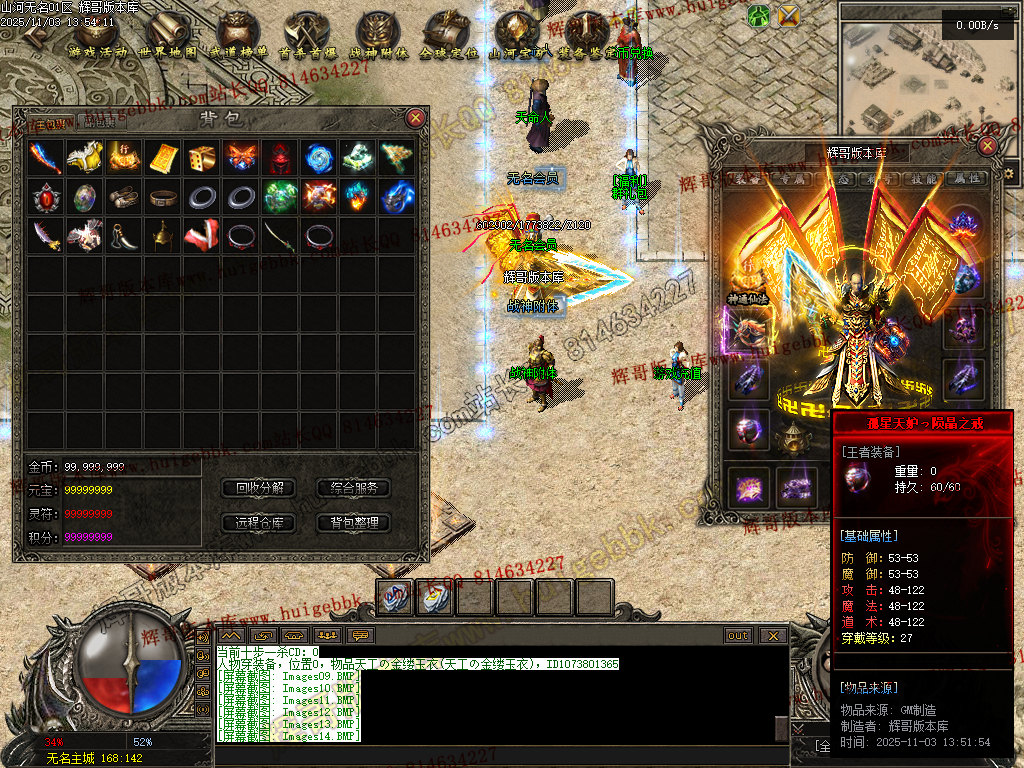Select the golden dice item in backpack

(201, 158)
